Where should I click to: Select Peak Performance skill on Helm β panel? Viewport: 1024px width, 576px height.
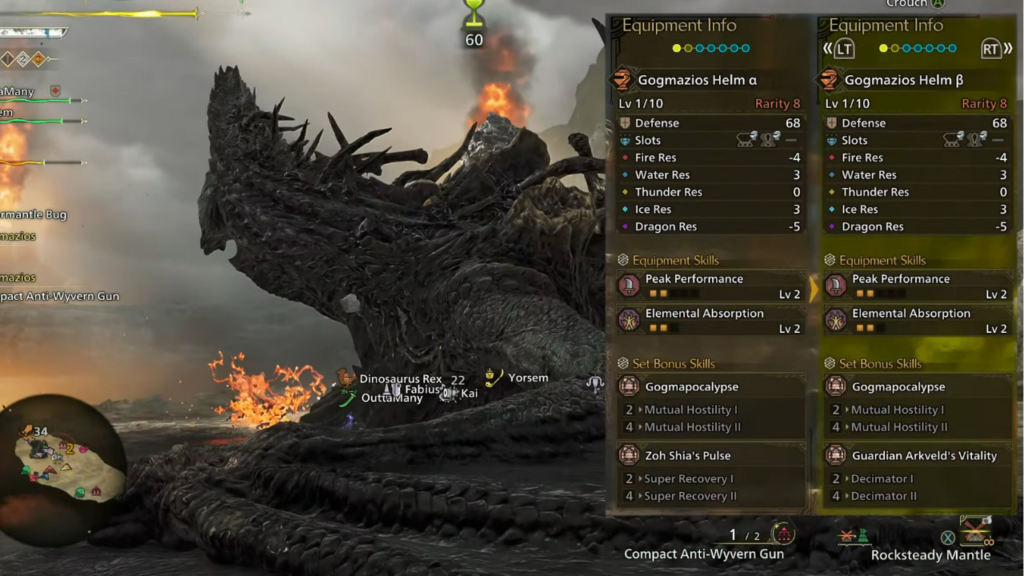click(x=915, y=286)
